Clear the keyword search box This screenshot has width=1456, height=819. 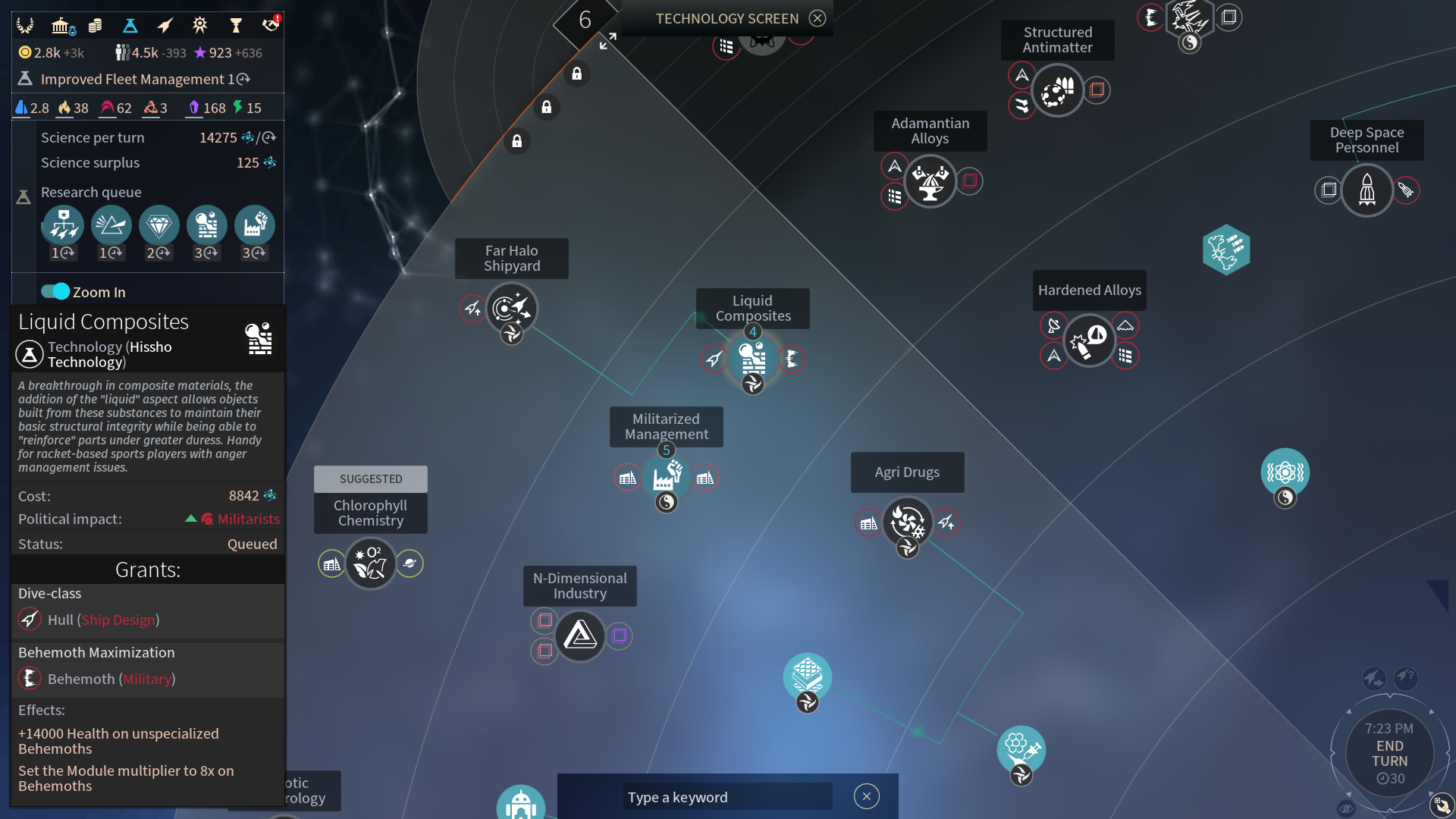pyautogui.click(x=866, y=796)
